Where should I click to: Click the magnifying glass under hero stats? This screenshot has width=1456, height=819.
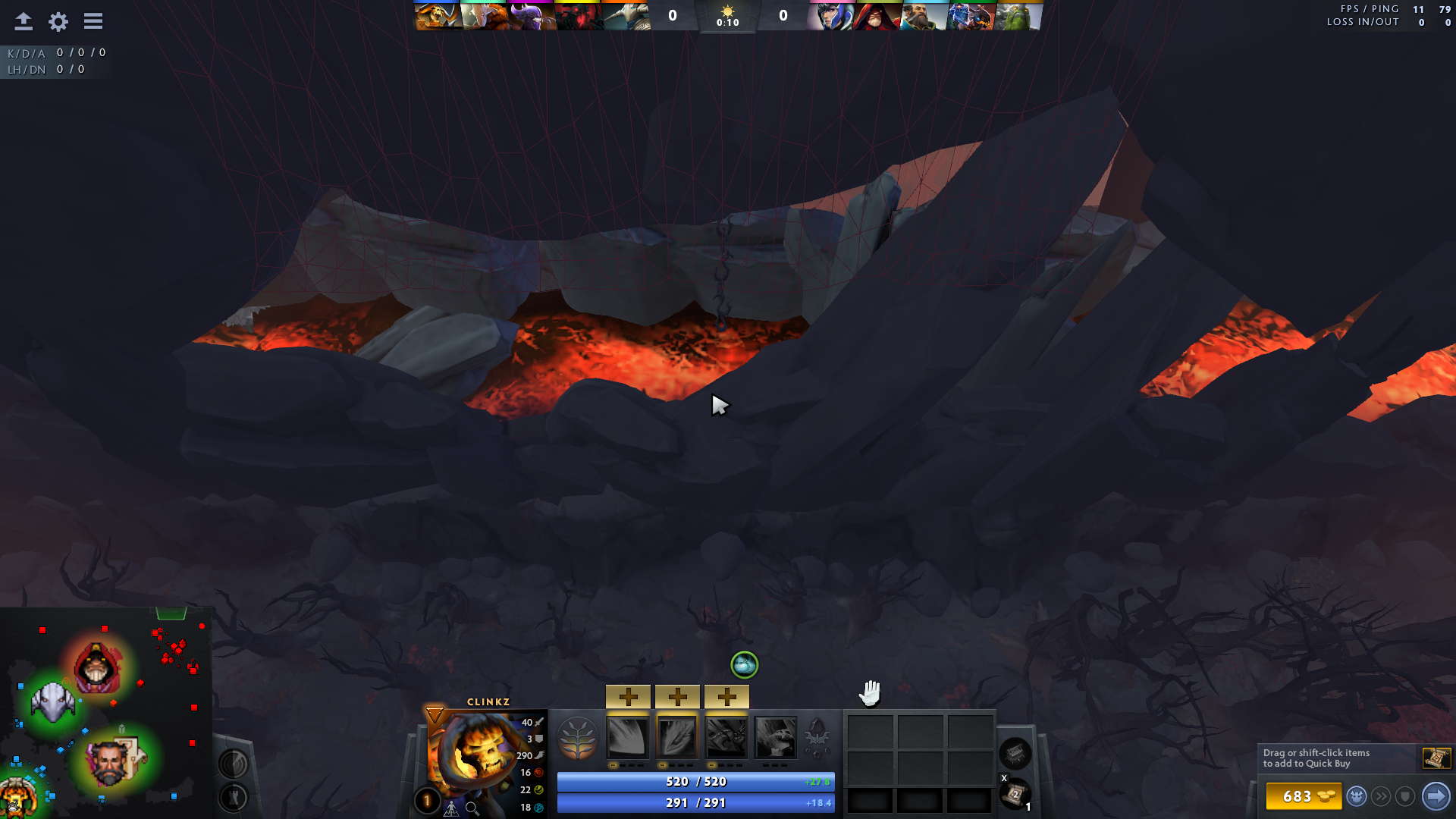(x=470, y=808)
